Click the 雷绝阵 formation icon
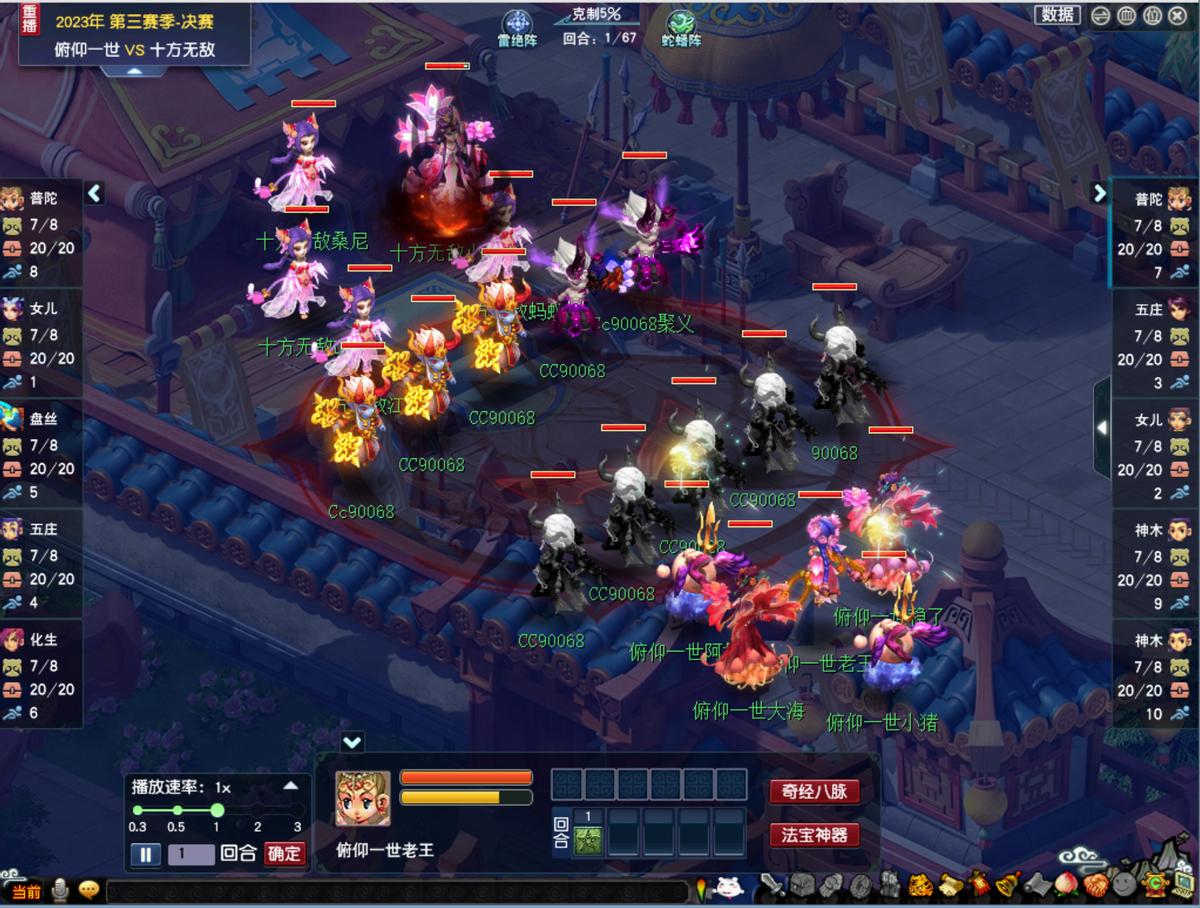 point(518,24)
